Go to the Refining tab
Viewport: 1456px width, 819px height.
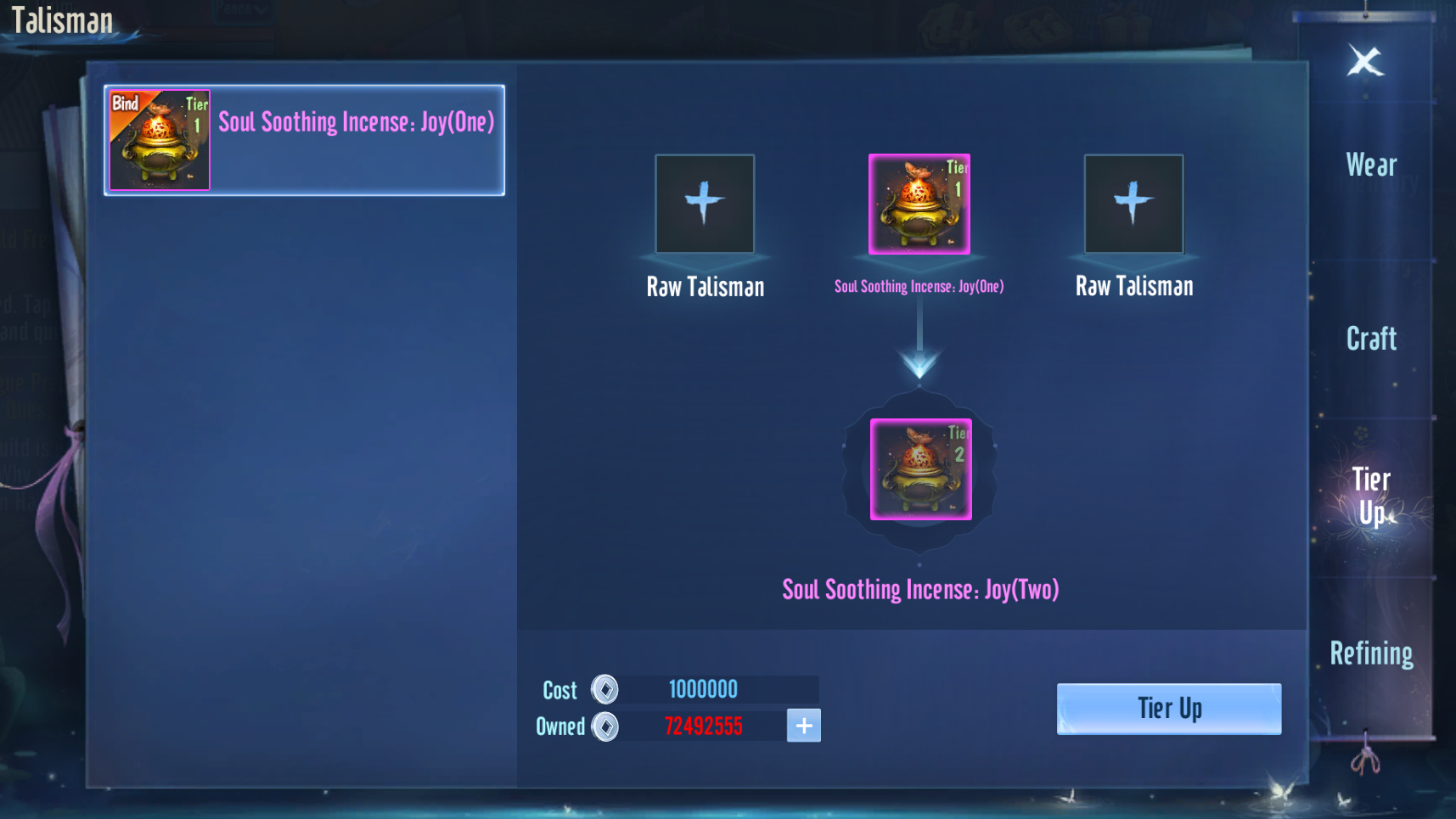[1371, 654]
